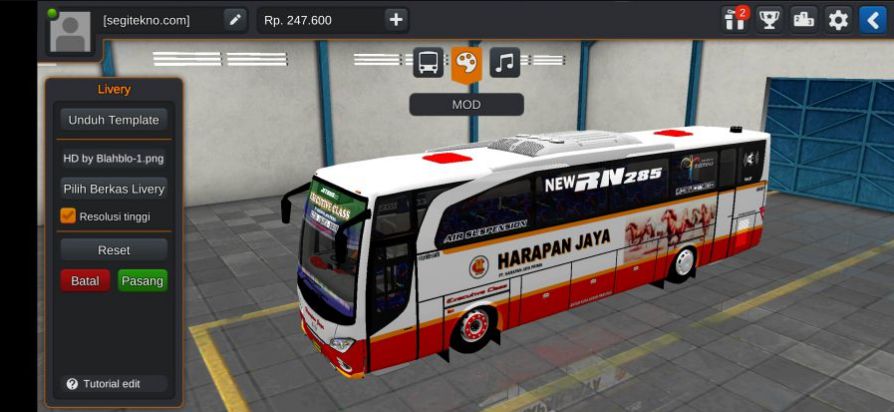Open the Tutorial edit help
This screenshot has width=894, height=412.
click(103, 384)
